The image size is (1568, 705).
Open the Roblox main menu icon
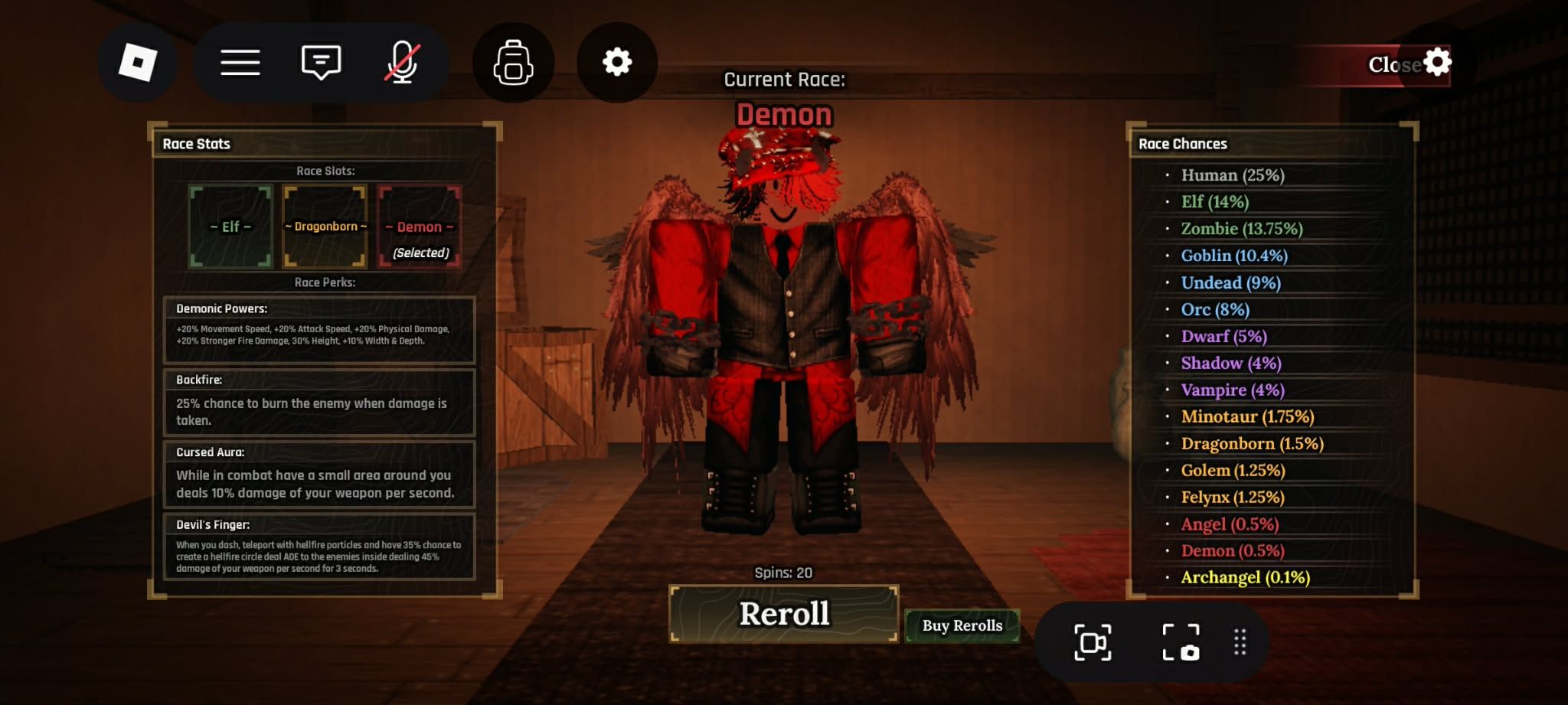tap(138, 61)
